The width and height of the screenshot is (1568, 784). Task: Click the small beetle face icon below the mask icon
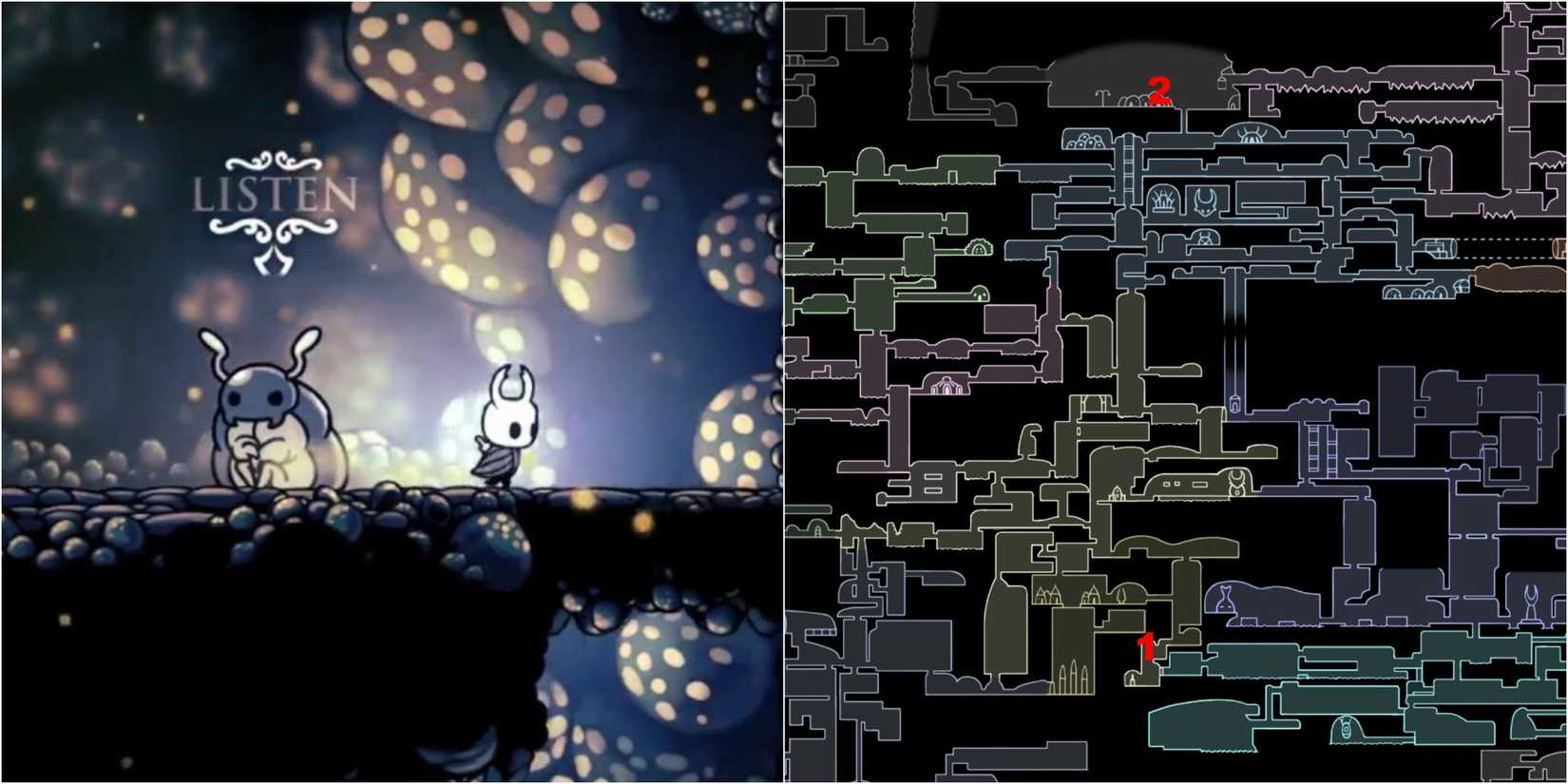coord(1204,239)
